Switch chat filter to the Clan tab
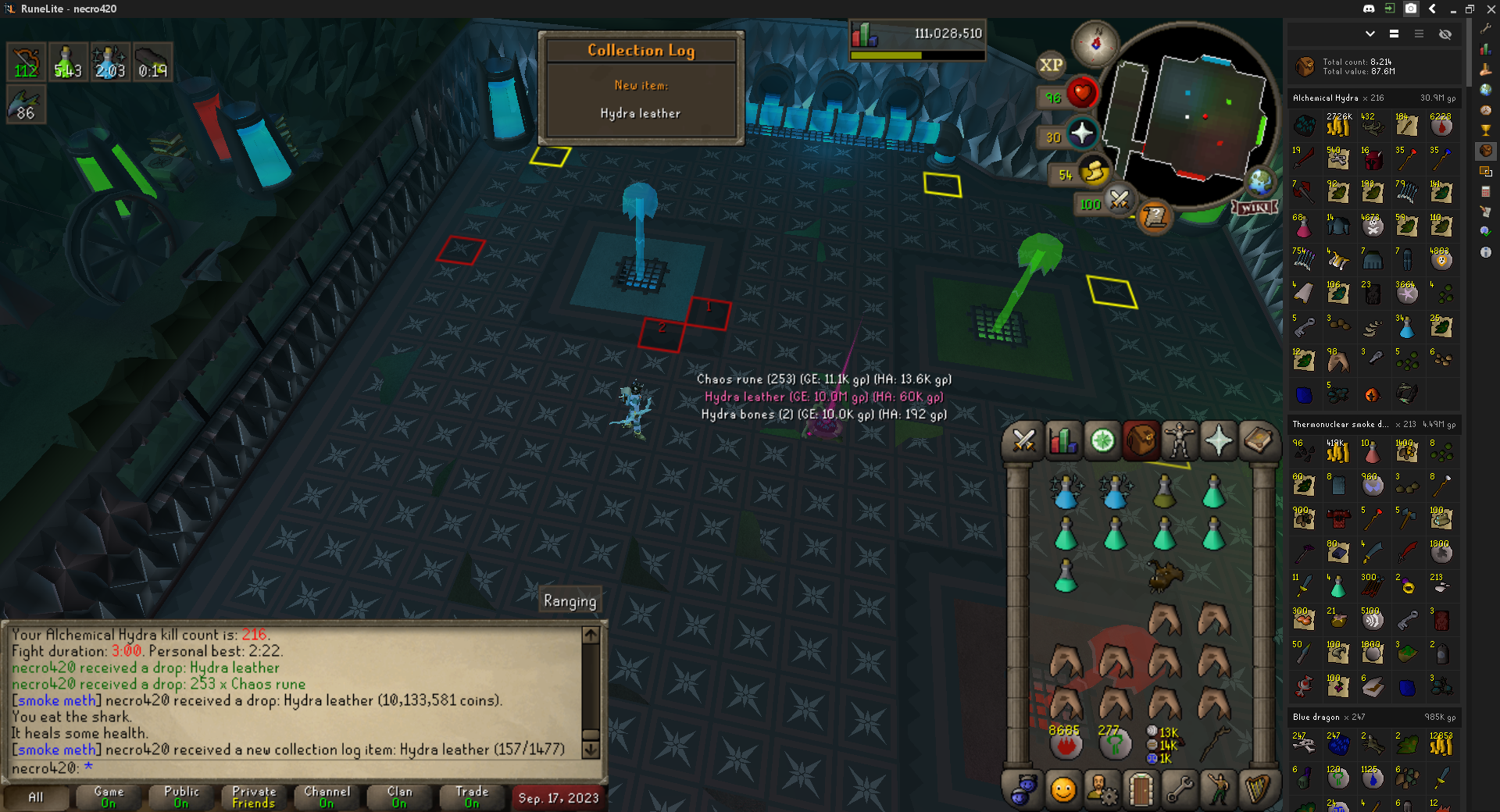The width and height of the screenshot is (1500, 812). pyautogui.click(x=399, y=797)
